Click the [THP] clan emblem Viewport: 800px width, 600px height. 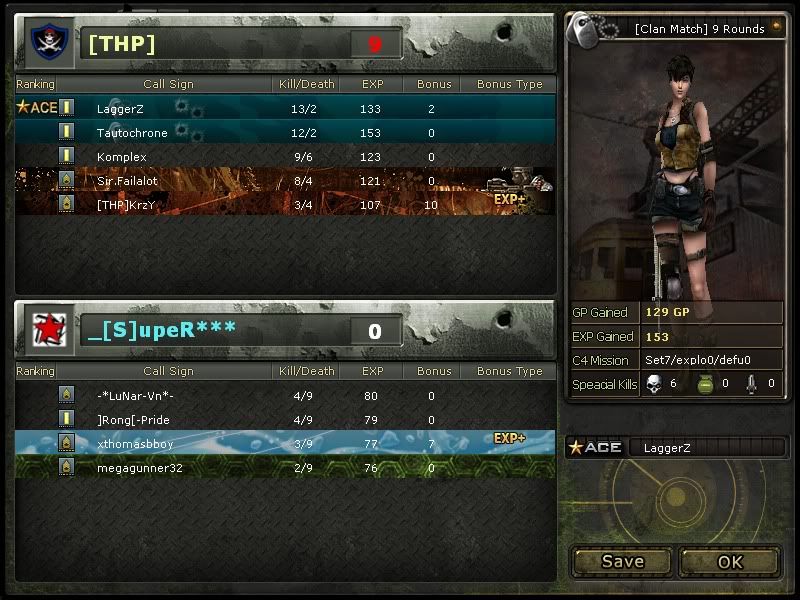click(x=45, y=43)
